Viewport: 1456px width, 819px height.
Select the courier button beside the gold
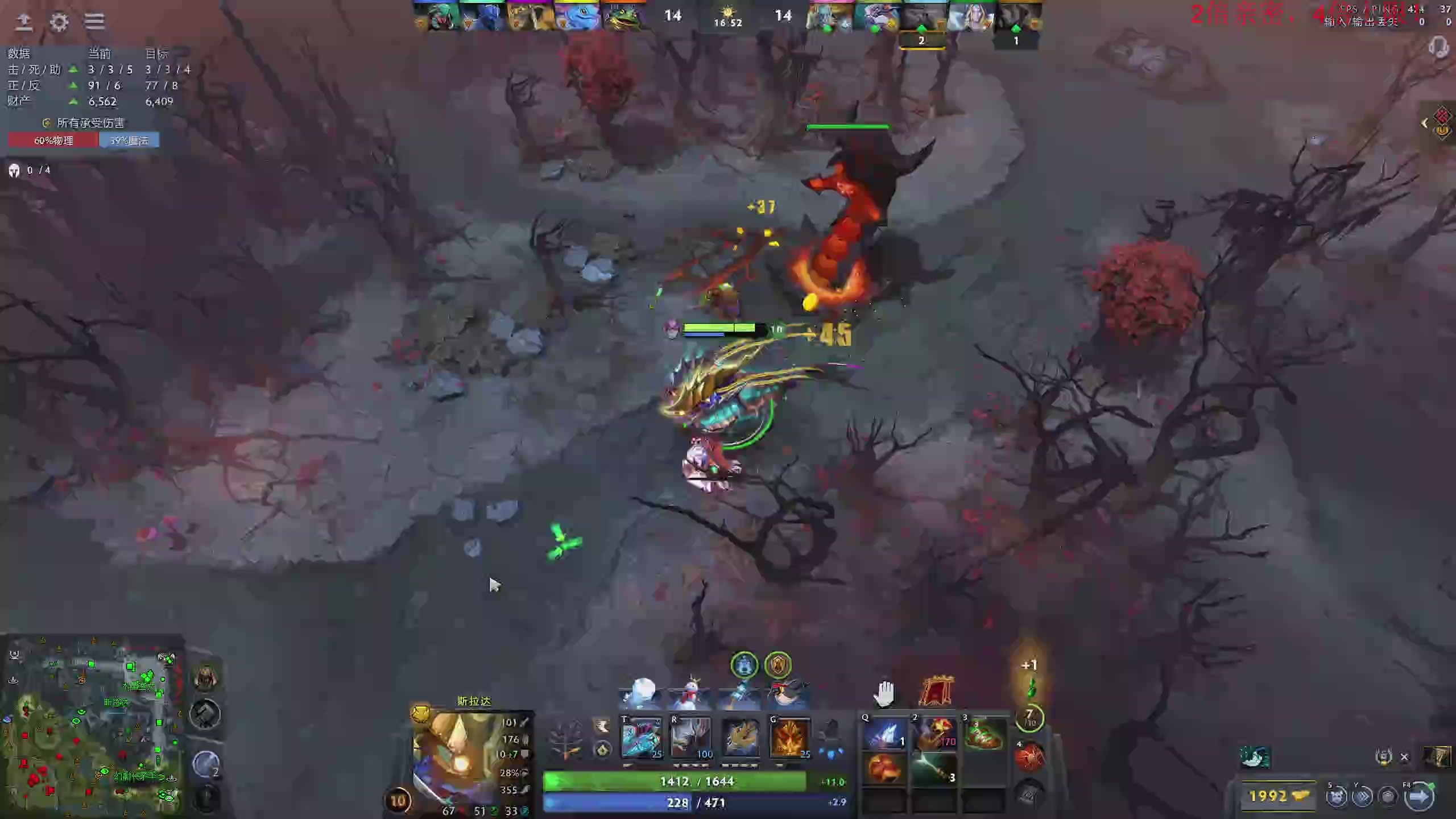[x=1337, y=796]
